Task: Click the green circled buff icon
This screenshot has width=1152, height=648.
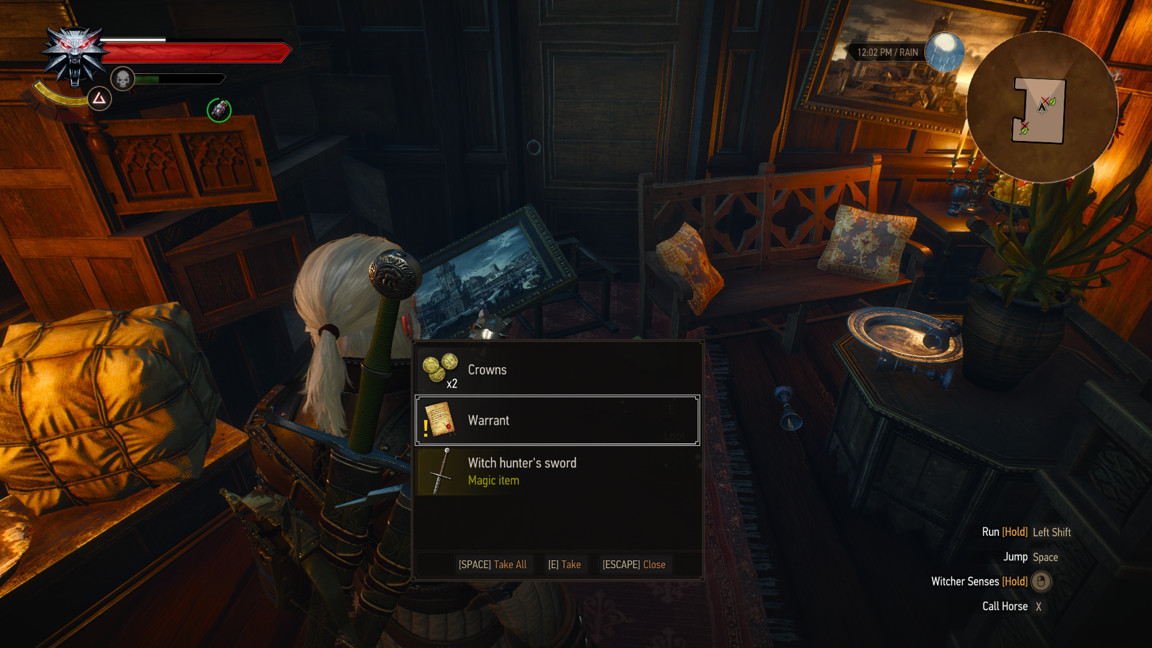Action: tap(219, 110)
